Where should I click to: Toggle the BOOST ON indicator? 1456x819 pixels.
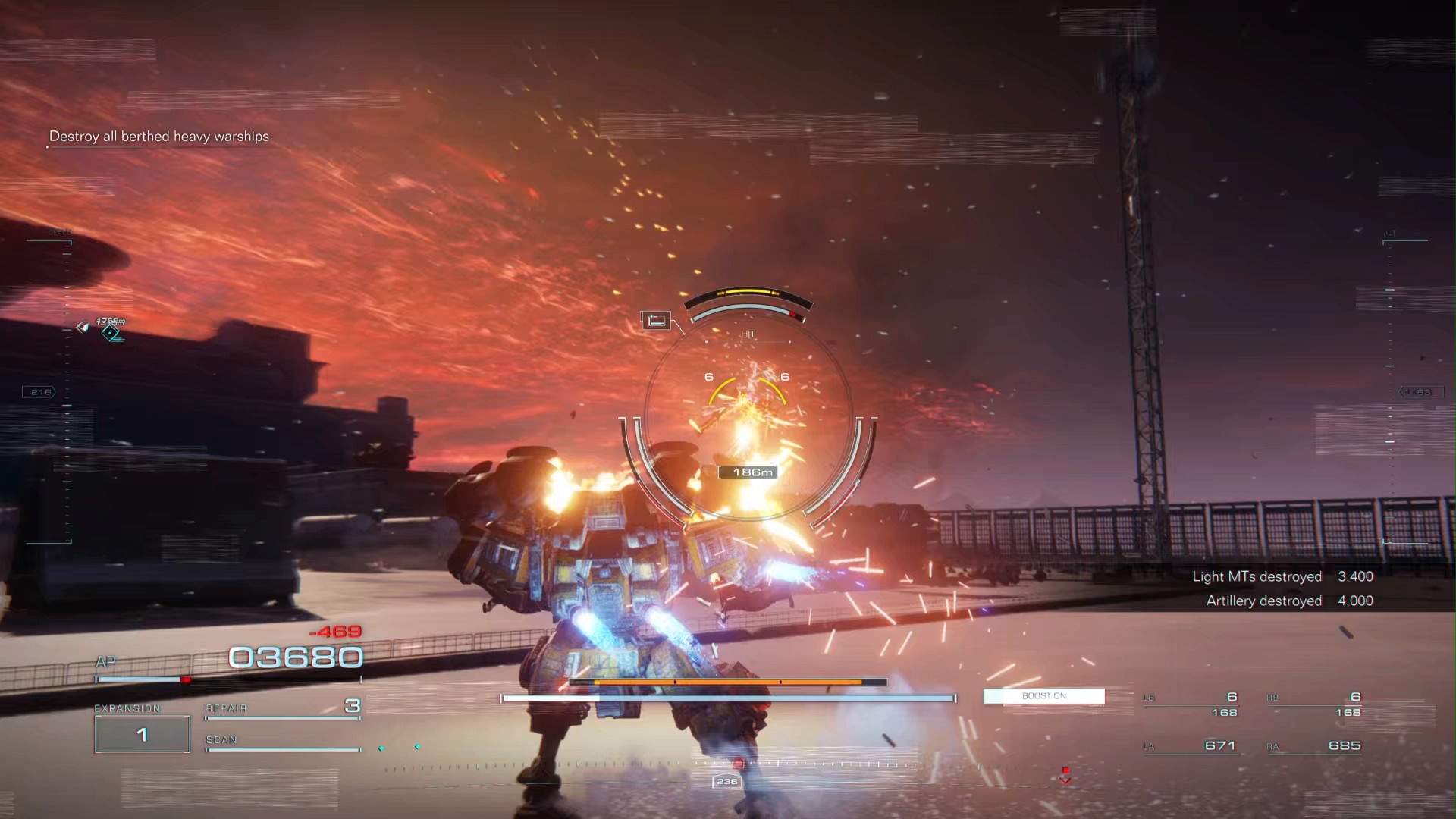1044,695
